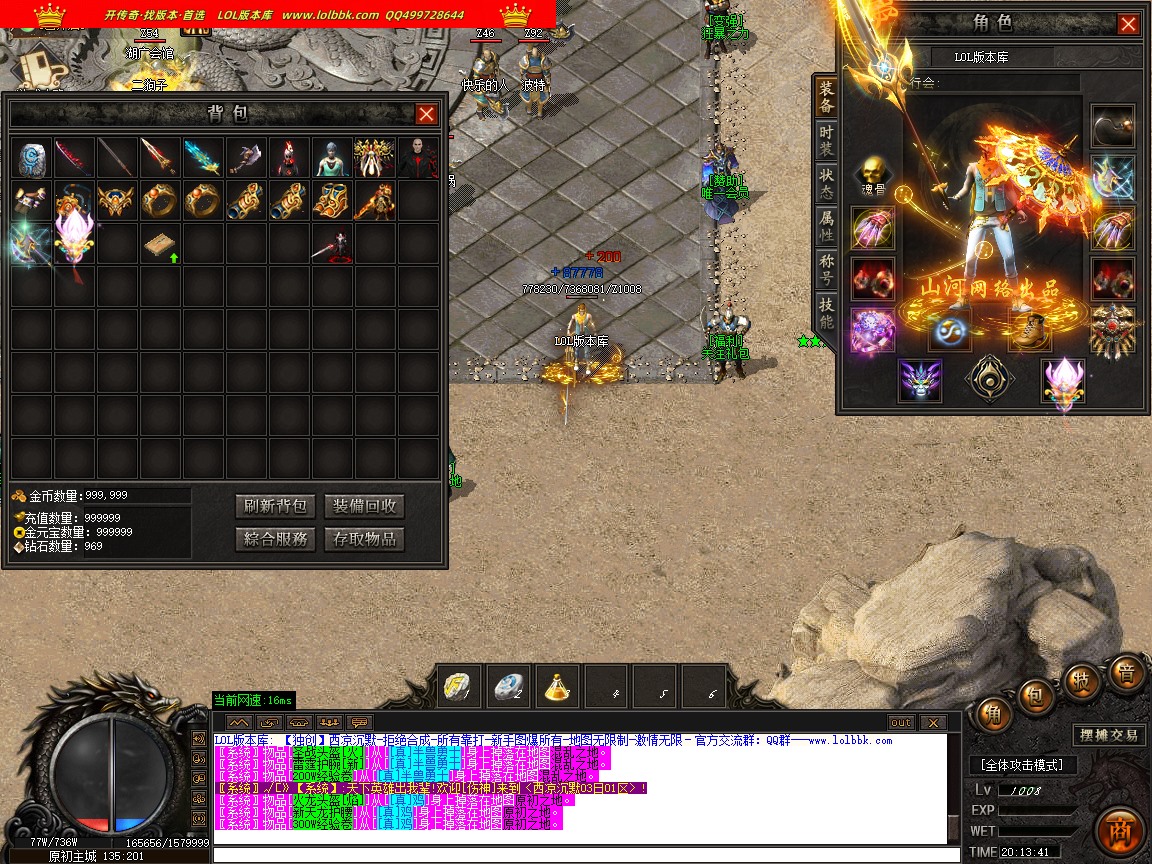Click the 刷新背包 refresh bag button
This screenshot has width=1152, height=864.
point(276,506)
